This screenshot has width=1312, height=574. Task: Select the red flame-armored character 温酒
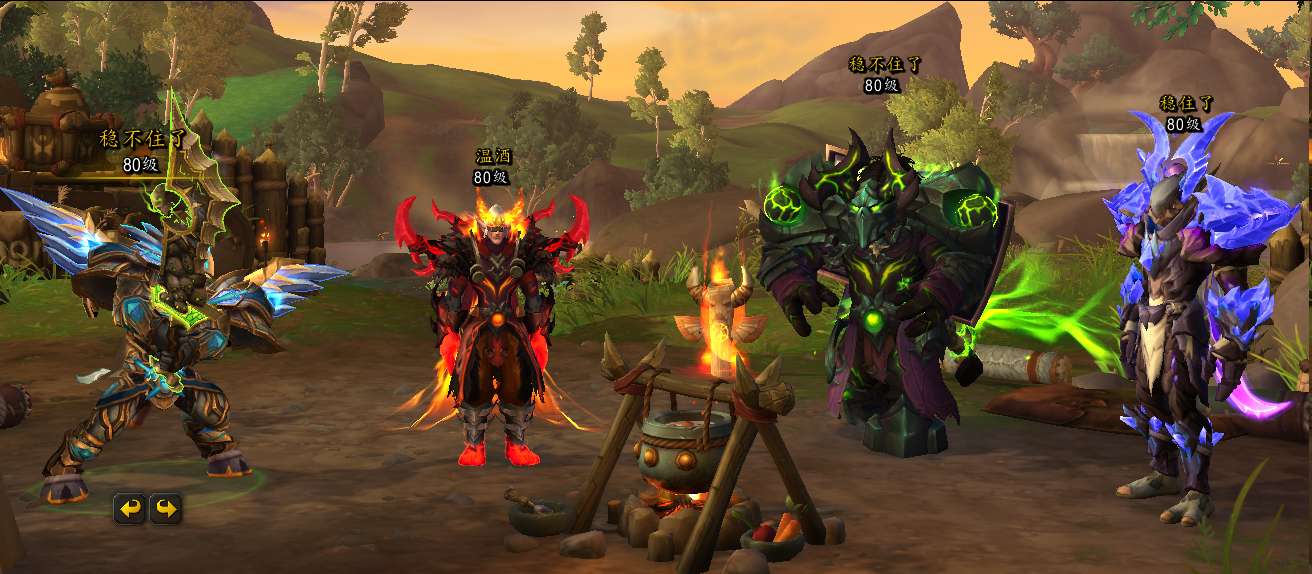click(492, 330)
